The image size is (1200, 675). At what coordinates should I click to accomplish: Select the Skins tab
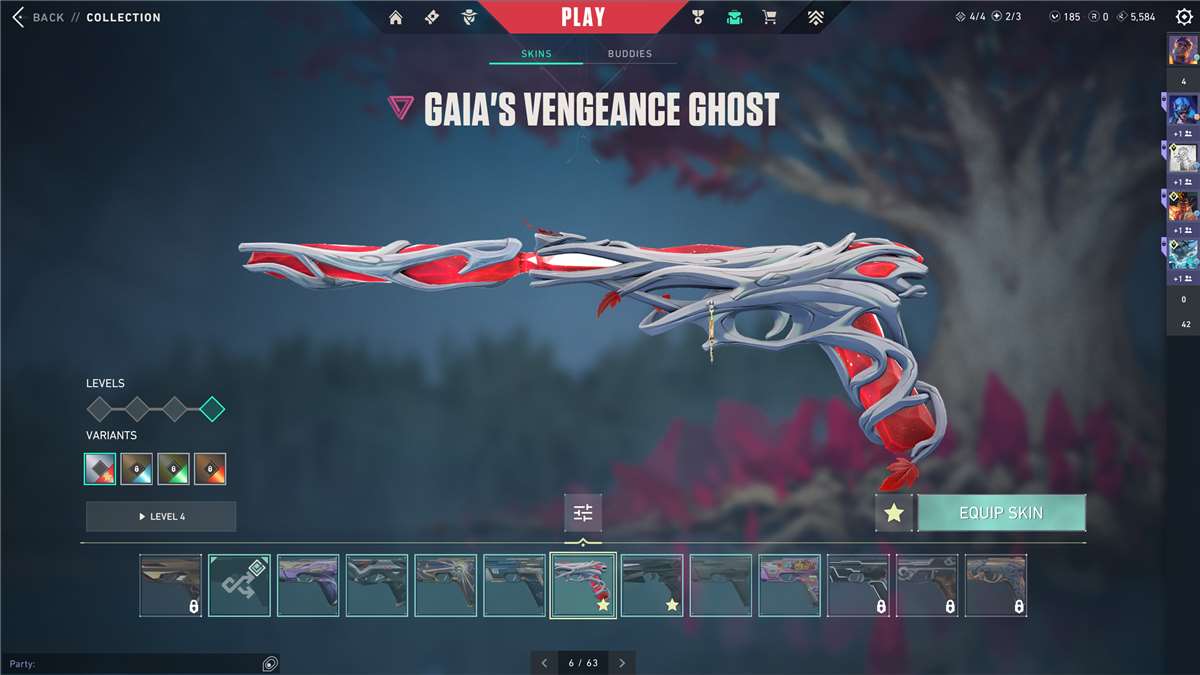(536, 53)
